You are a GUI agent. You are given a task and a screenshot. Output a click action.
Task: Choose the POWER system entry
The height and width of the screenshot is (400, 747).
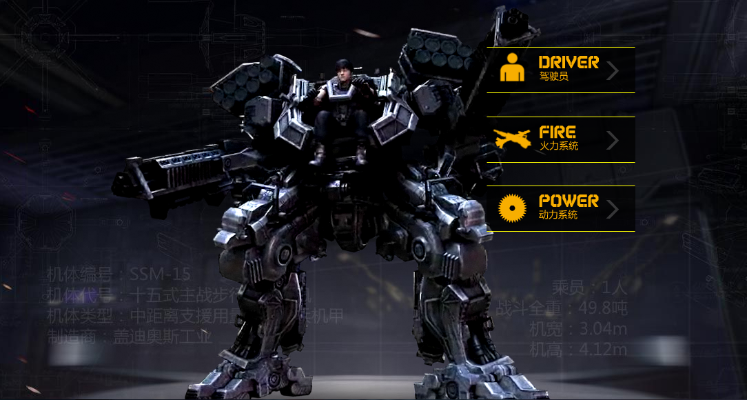pos(561,208)
